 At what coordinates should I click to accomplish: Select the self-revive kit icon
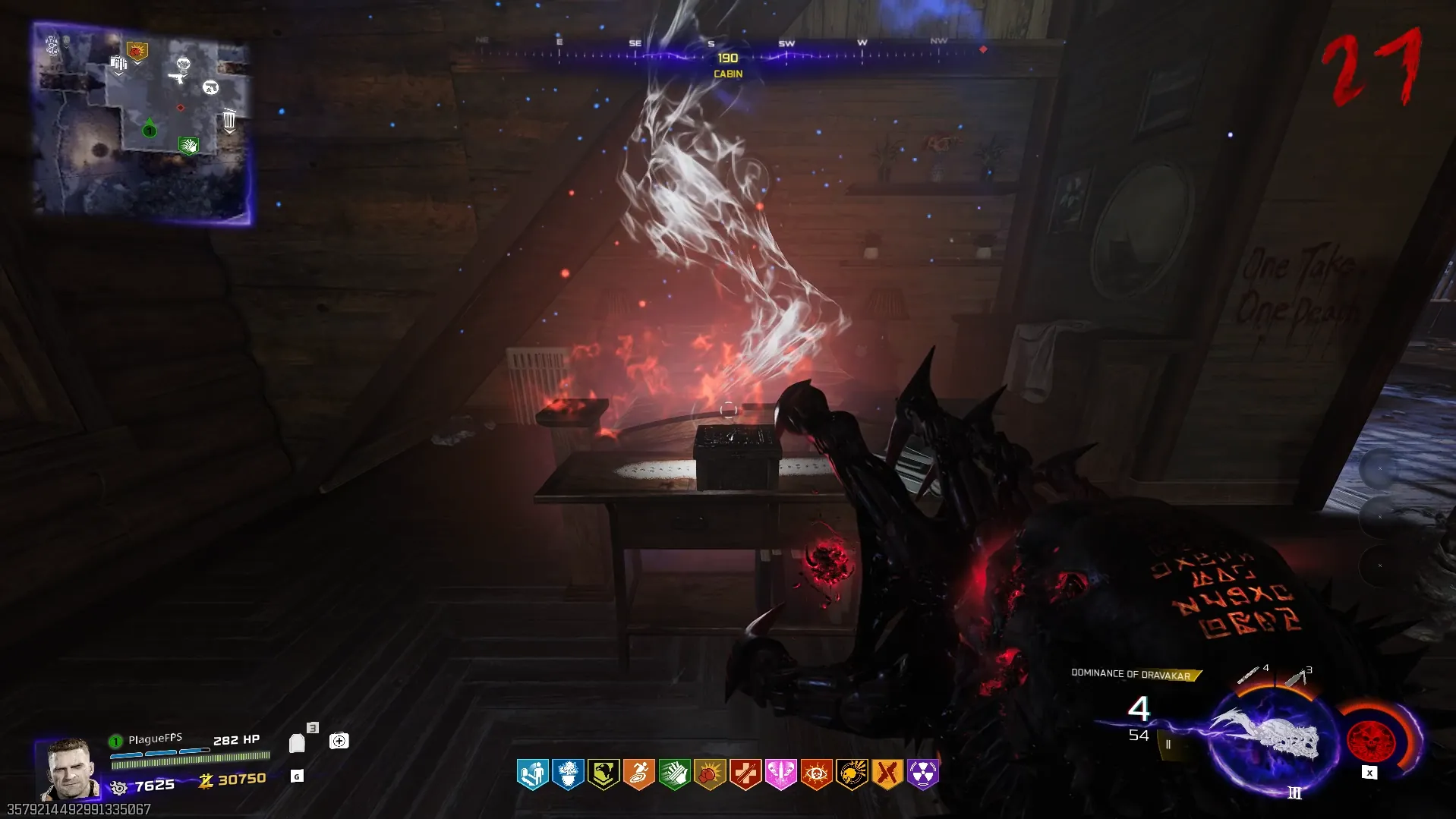[339, 741]
